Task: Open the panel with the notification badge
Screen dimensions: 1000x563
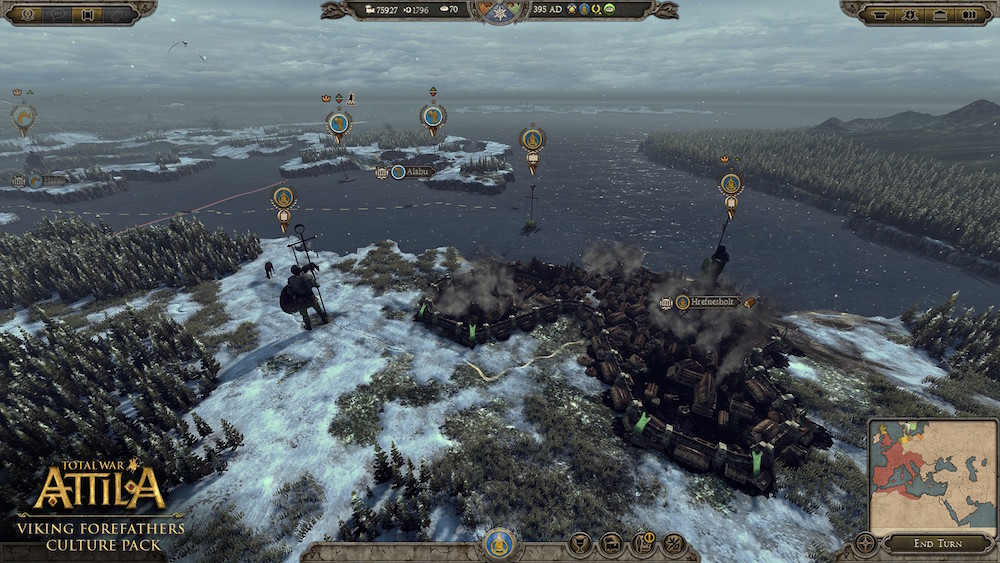Action: pos(642,544)
